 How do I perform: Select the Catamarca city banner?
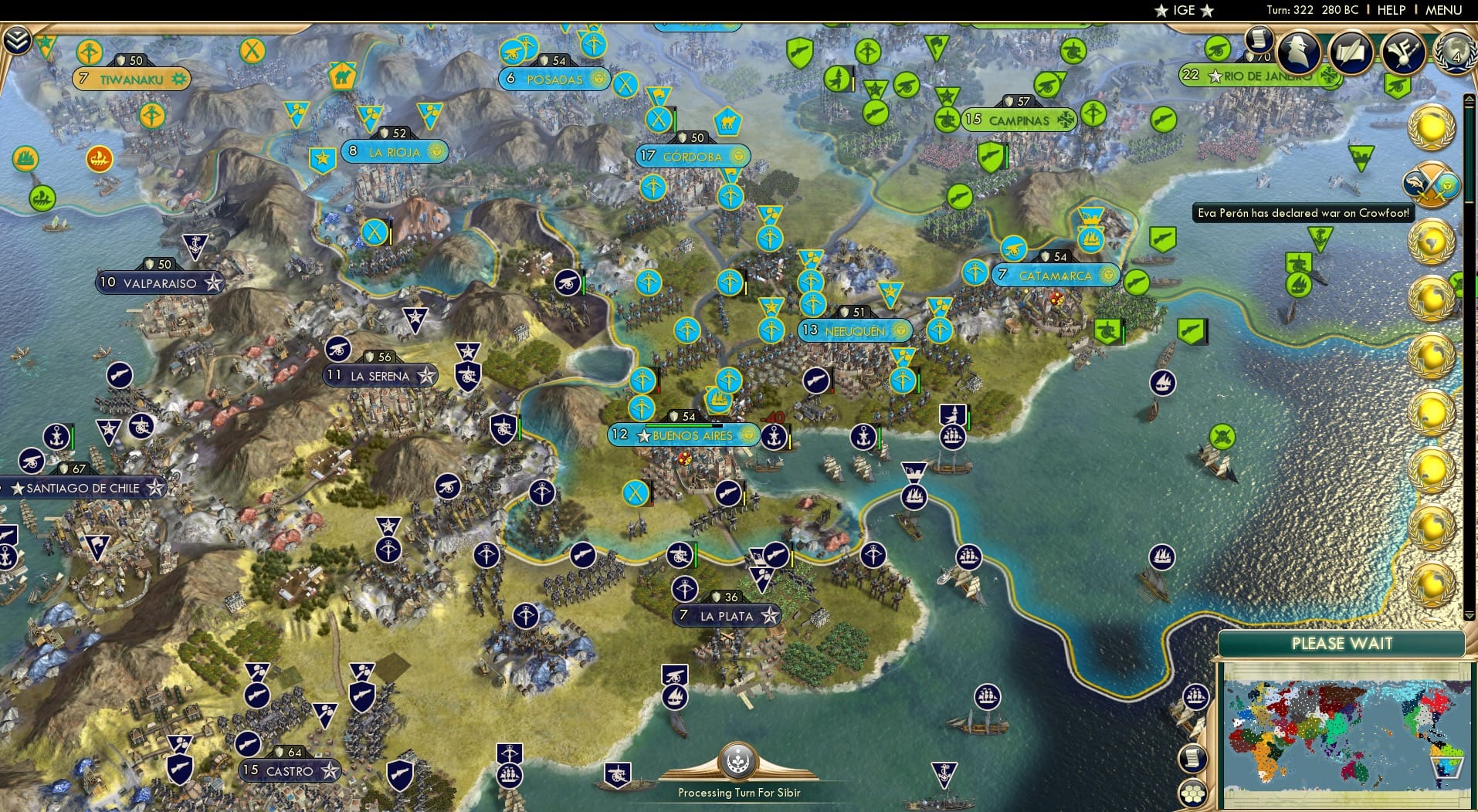tap(1055, 274)
